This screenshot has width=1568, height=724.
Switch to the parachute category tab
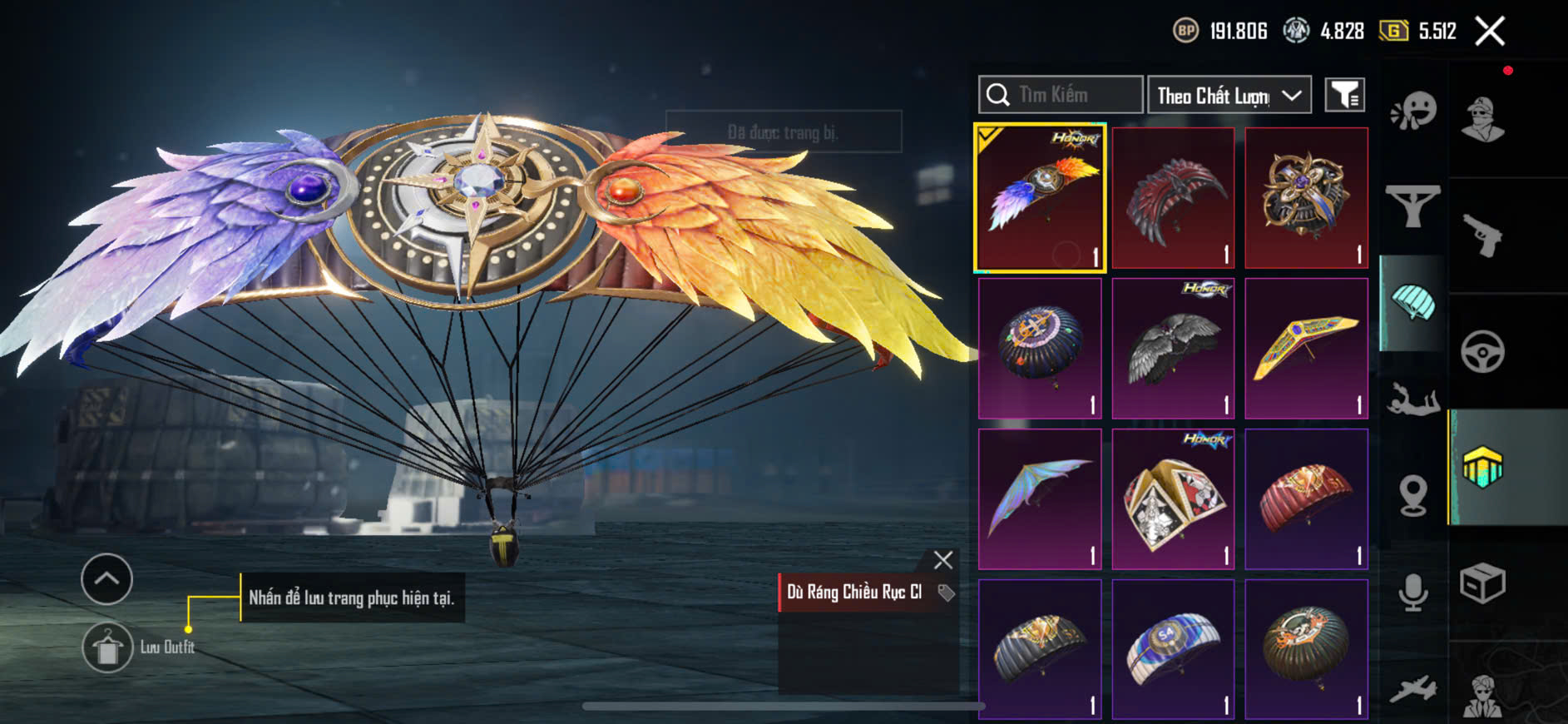[x=1413, y=303]
